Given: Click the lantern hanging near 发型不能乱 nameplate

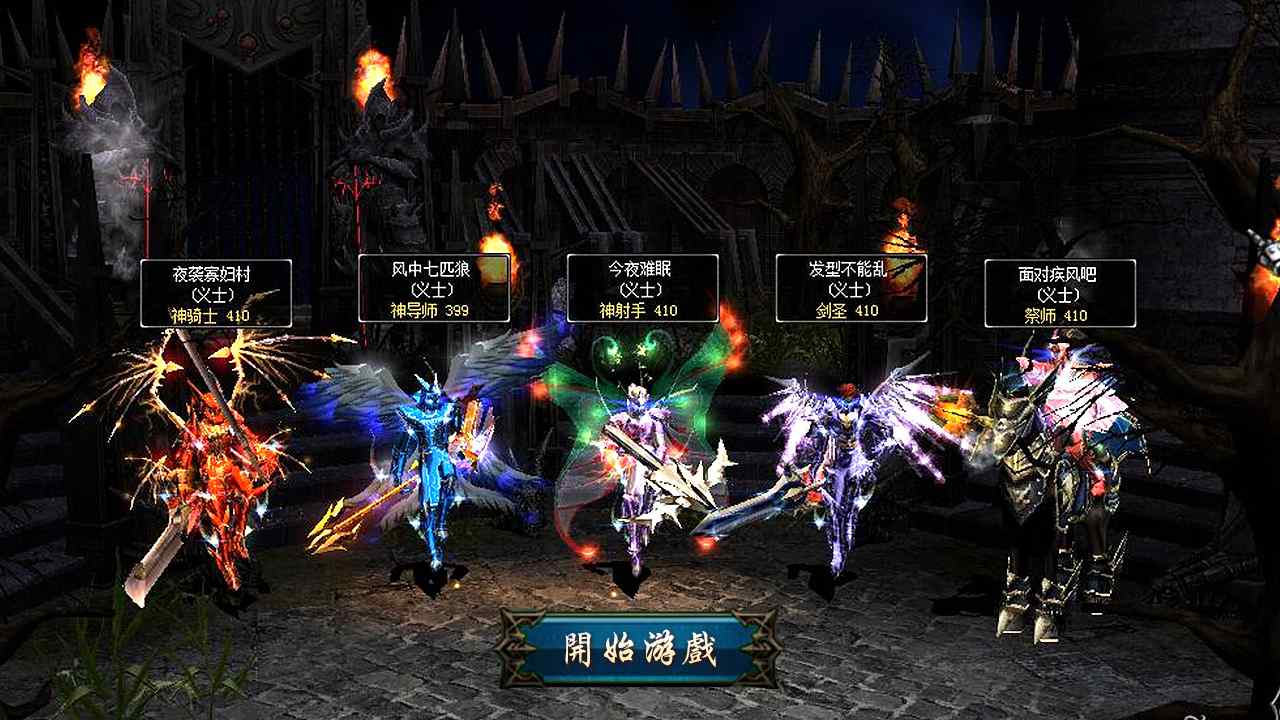Looking at the screenshot, I should click(x=901, y=235).
